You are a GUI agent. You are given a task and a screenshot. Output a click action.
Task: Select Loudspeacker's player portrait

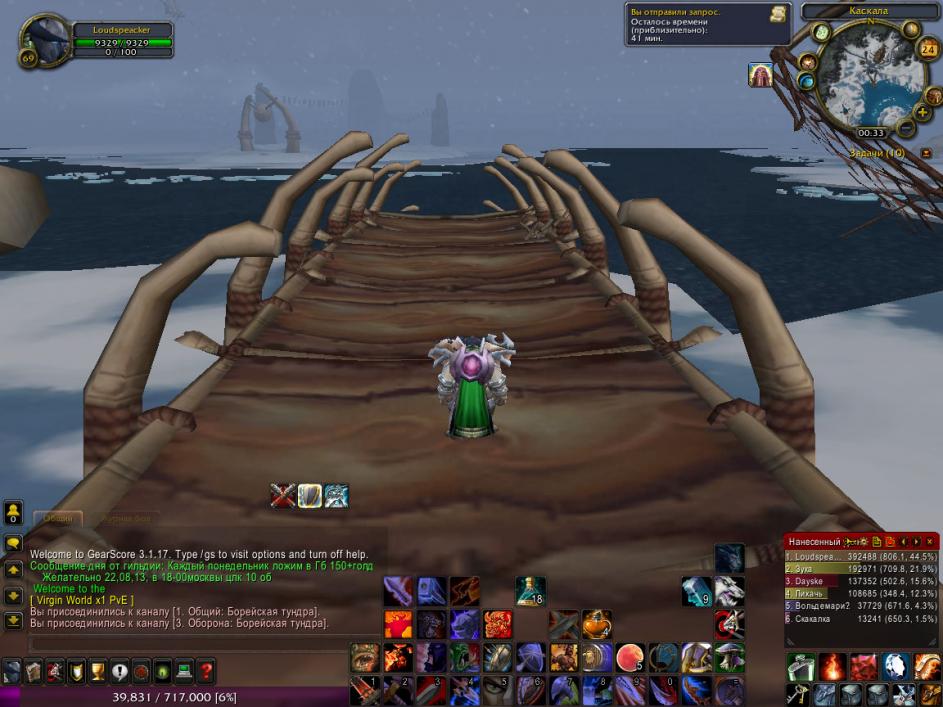[45, 40]
